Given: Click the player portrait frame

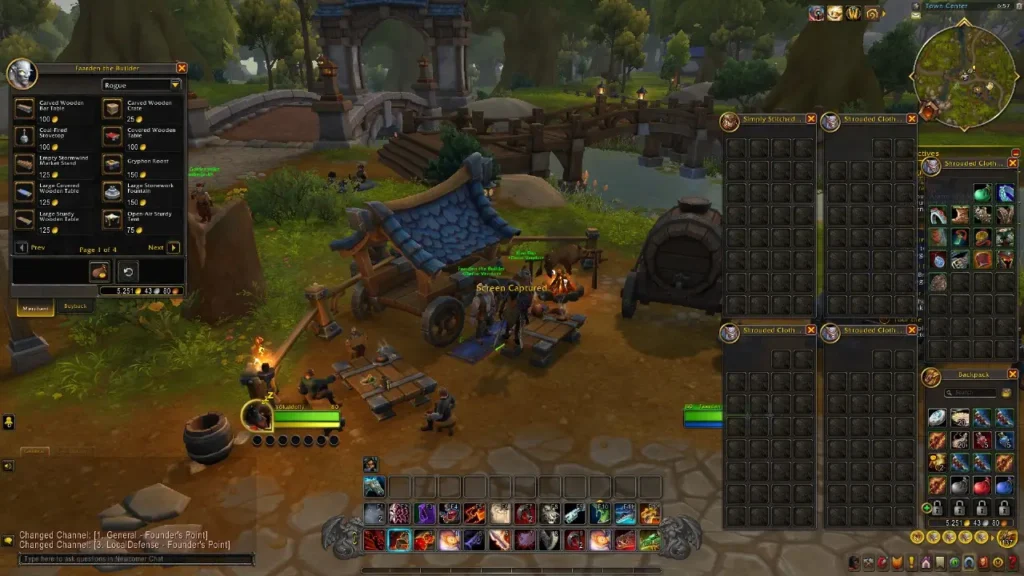Looking at the screenshot, I should pyautogui.click(x=257, y=415).
